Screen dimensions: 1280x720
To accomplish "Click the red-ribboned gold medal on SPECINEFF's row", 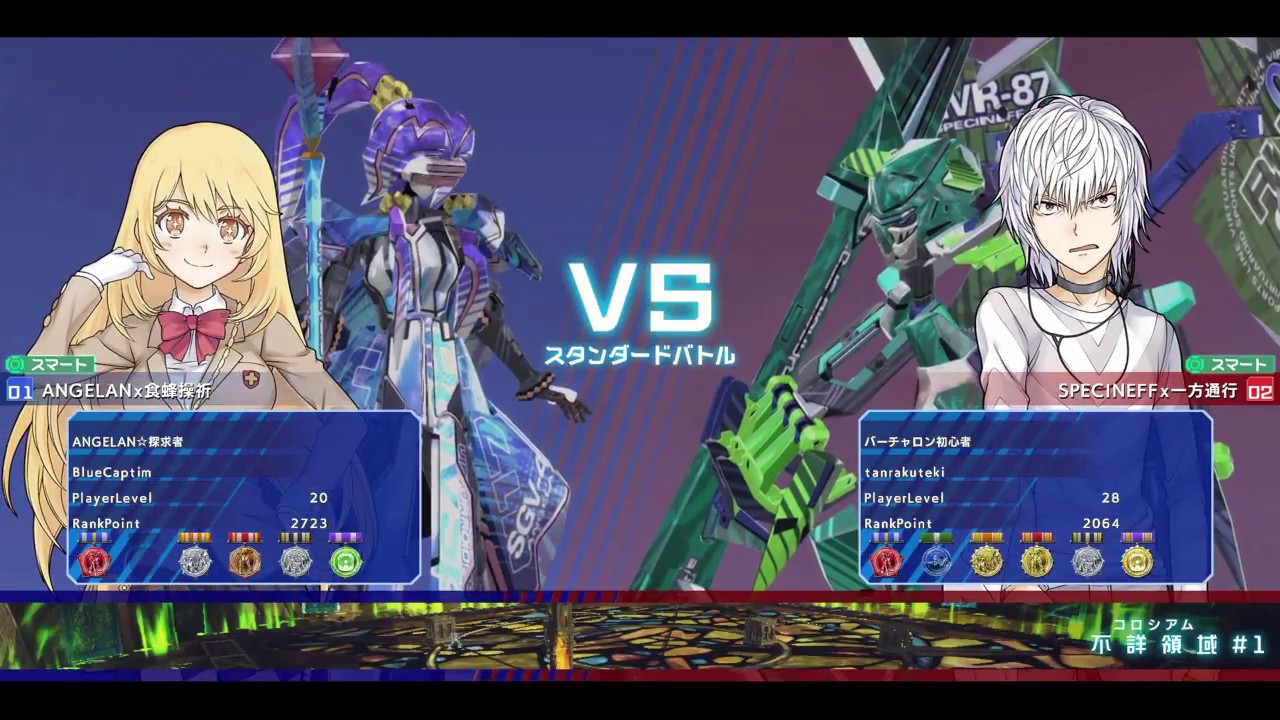I will (1037, 562).
